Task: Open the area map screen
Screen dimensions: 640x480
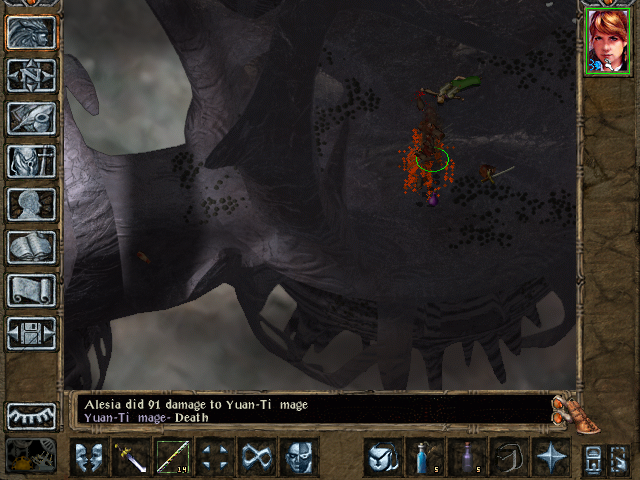Action: [x=31, y=75]
